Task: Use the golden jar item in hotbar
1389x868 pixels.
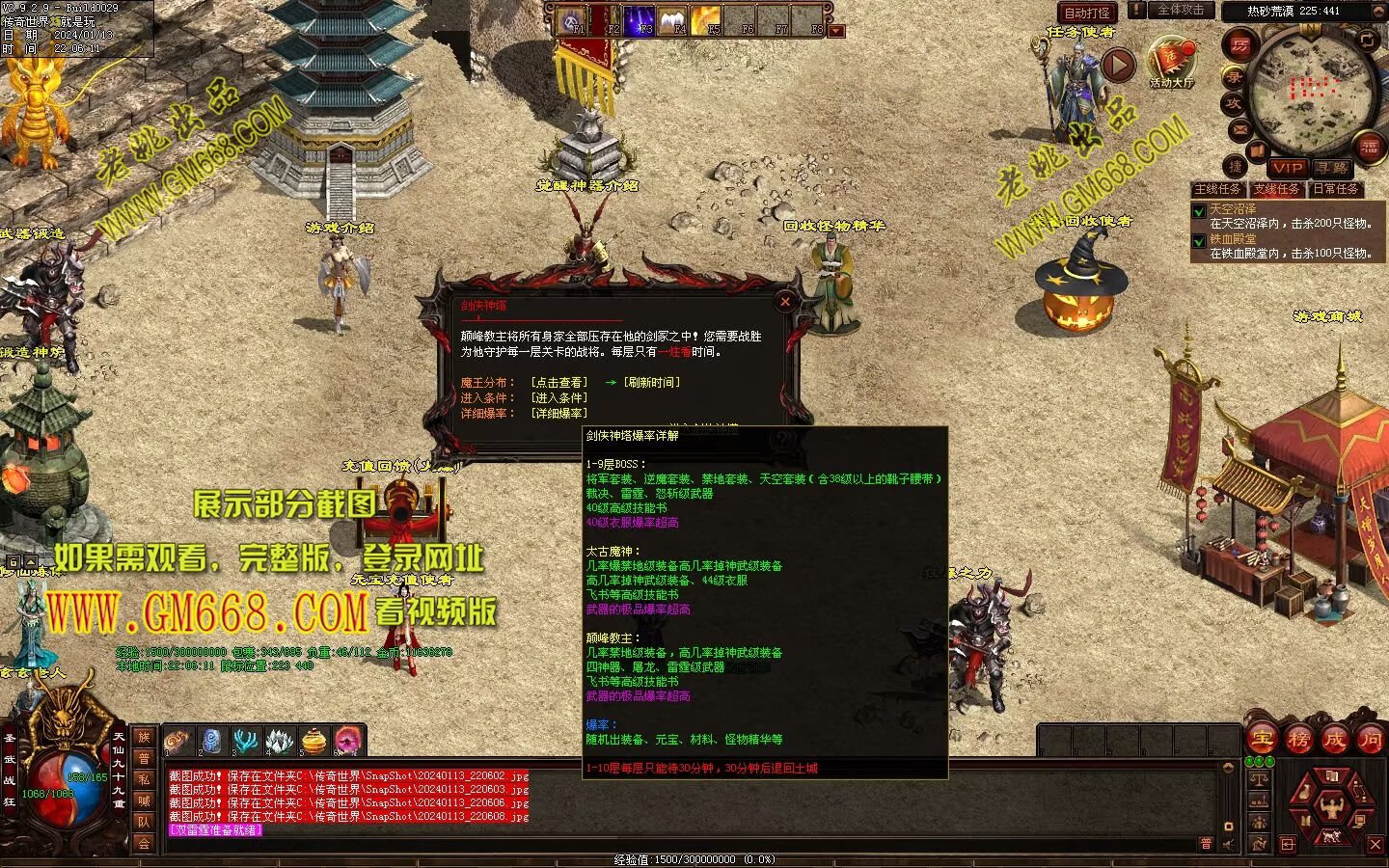Action: click(x=313, y=741)
